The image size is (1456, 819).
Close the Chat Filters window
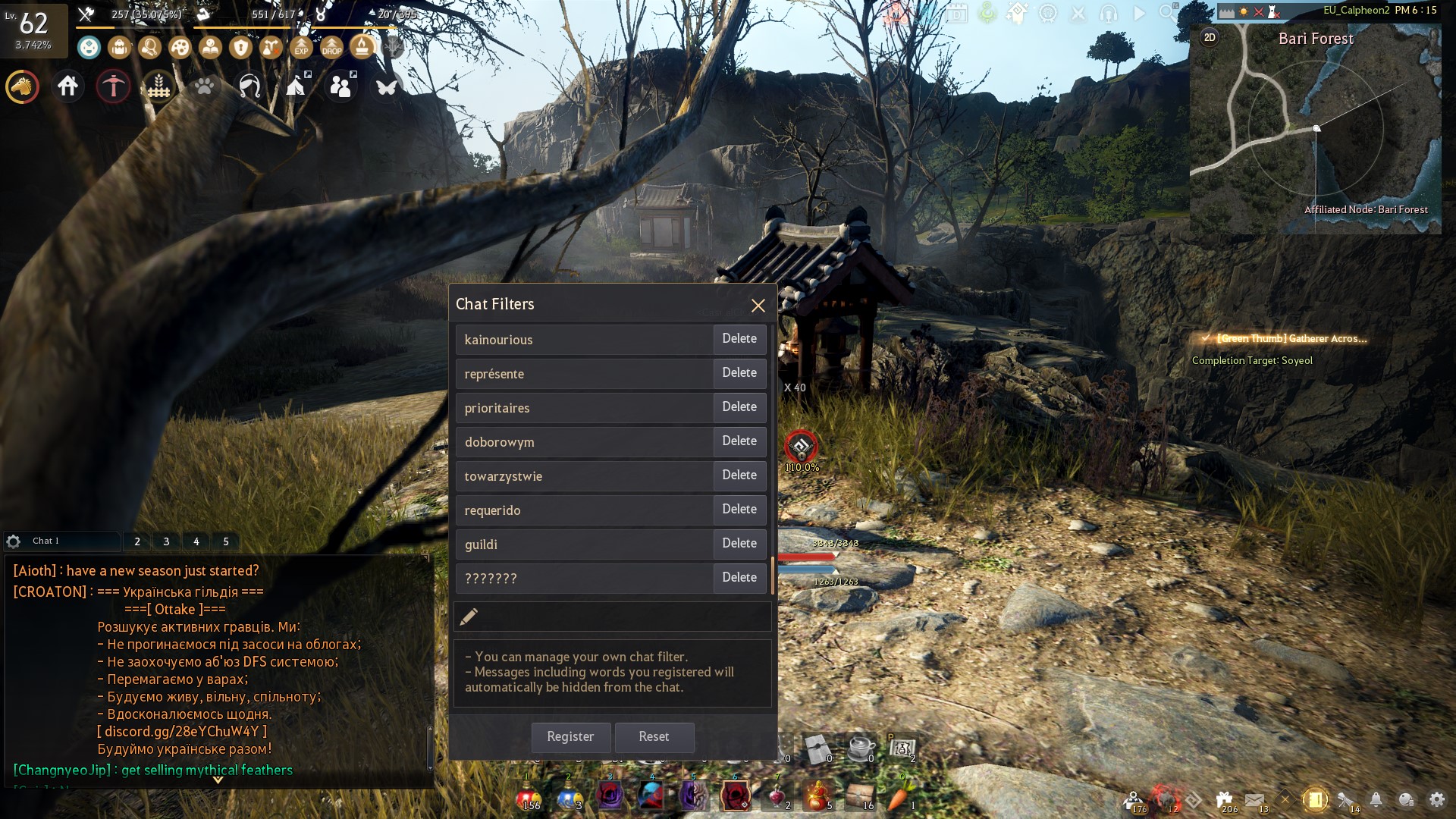point(758,306)
